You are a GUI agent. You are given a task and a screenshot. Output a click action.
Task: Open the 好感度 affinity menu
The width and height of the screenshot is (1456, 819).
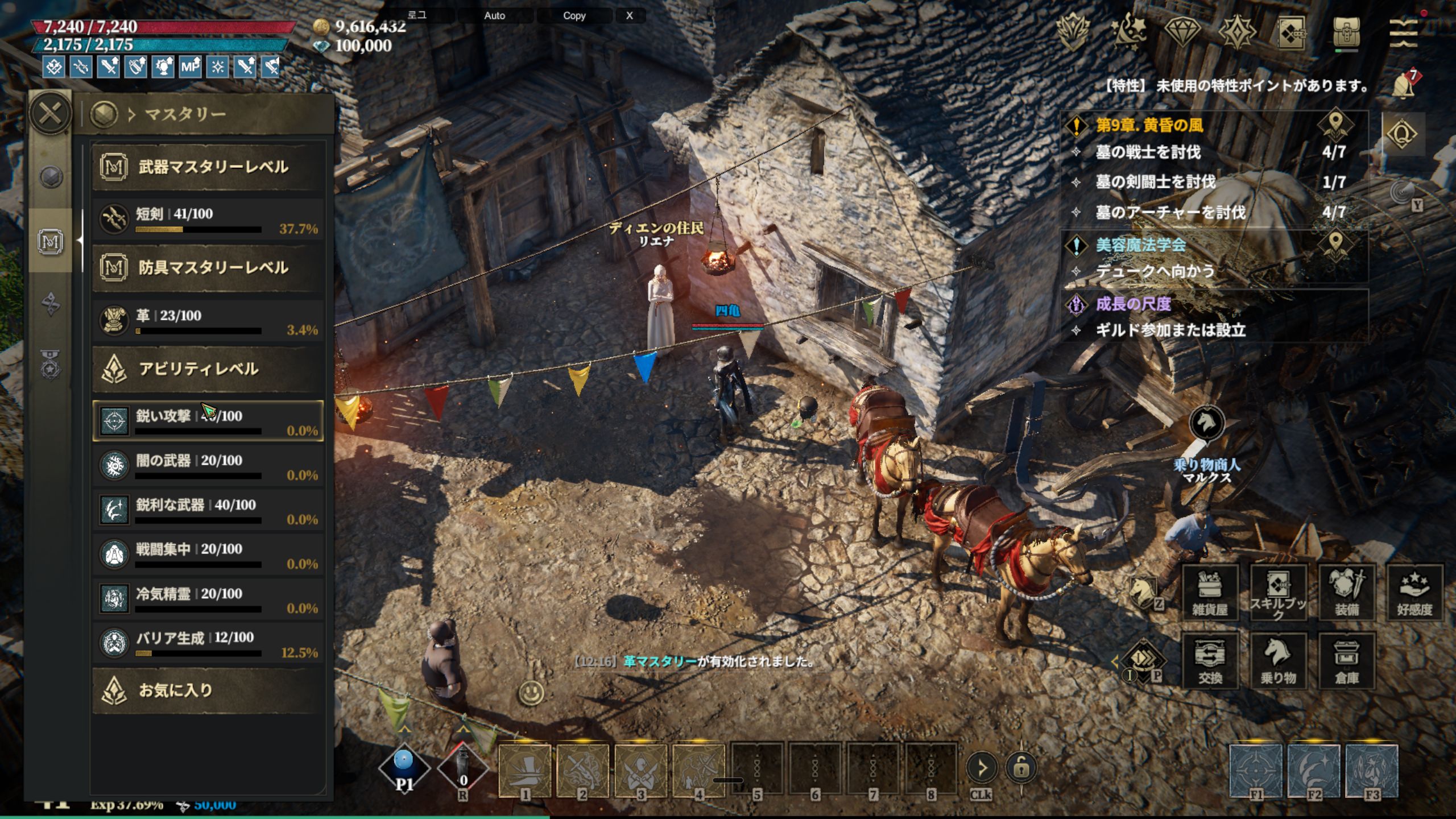click(x=1414, y=592)
